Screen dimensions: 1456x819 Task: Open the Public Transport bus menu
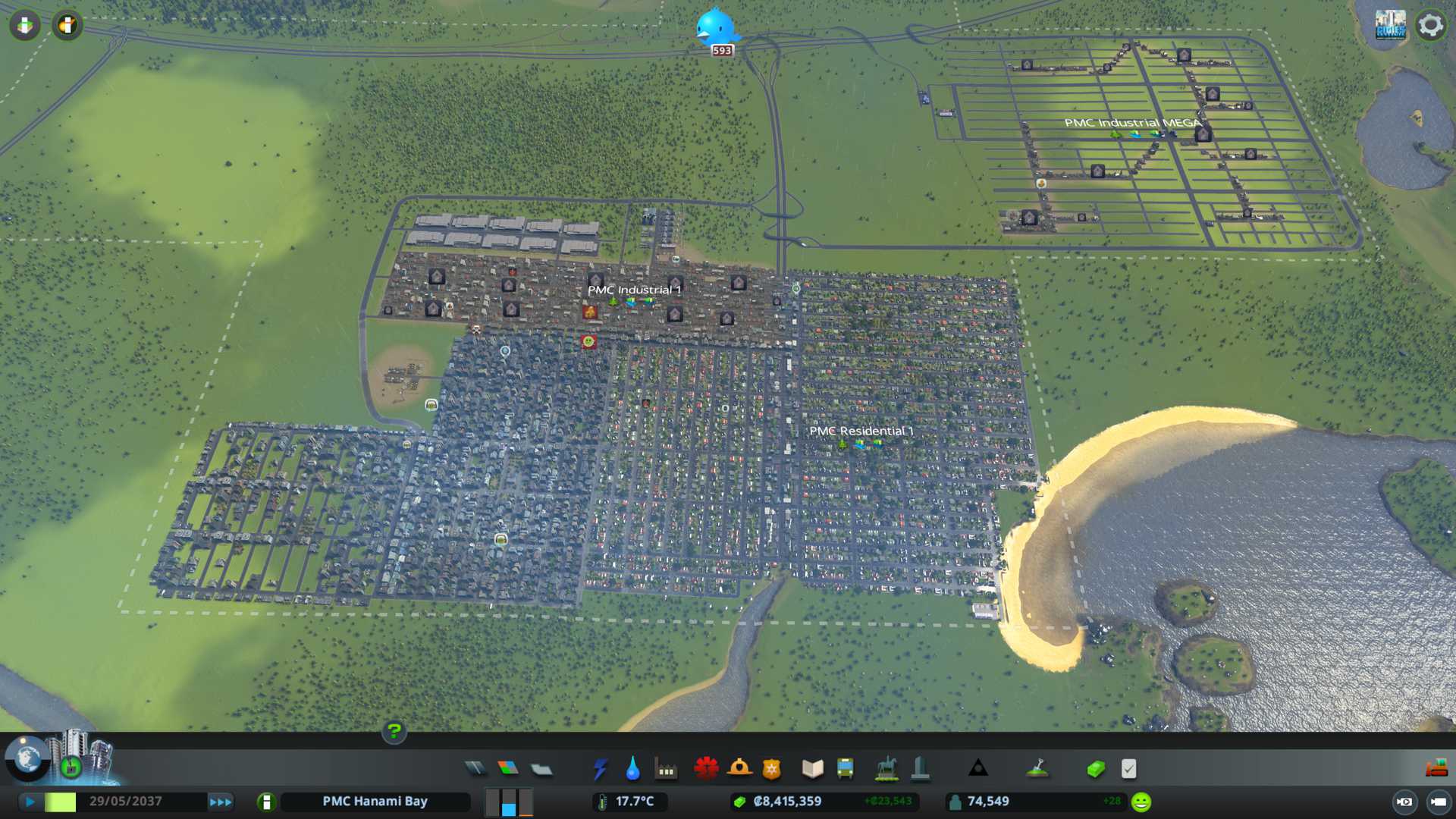click(x=845, y=769)
